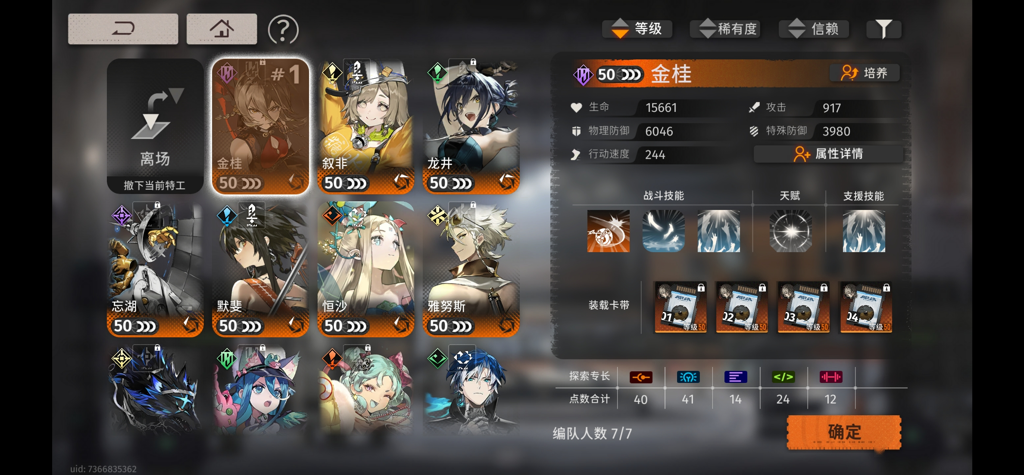The width and height of the screenshot is (1024, 475).
Task: Pick the 恒沙 operator card
Action: [x=365, y=270]
